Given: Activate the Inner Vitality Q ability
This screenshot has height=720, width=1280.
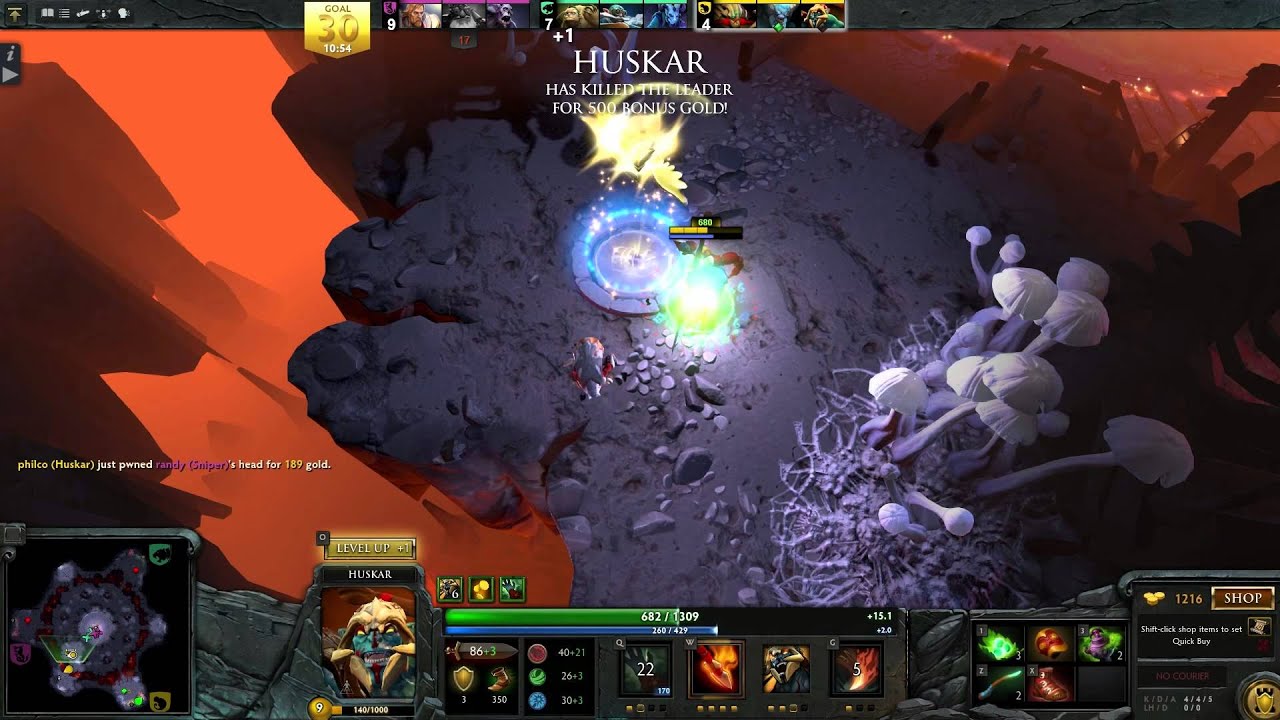Looking at the screenshot, I should point(645,668).
